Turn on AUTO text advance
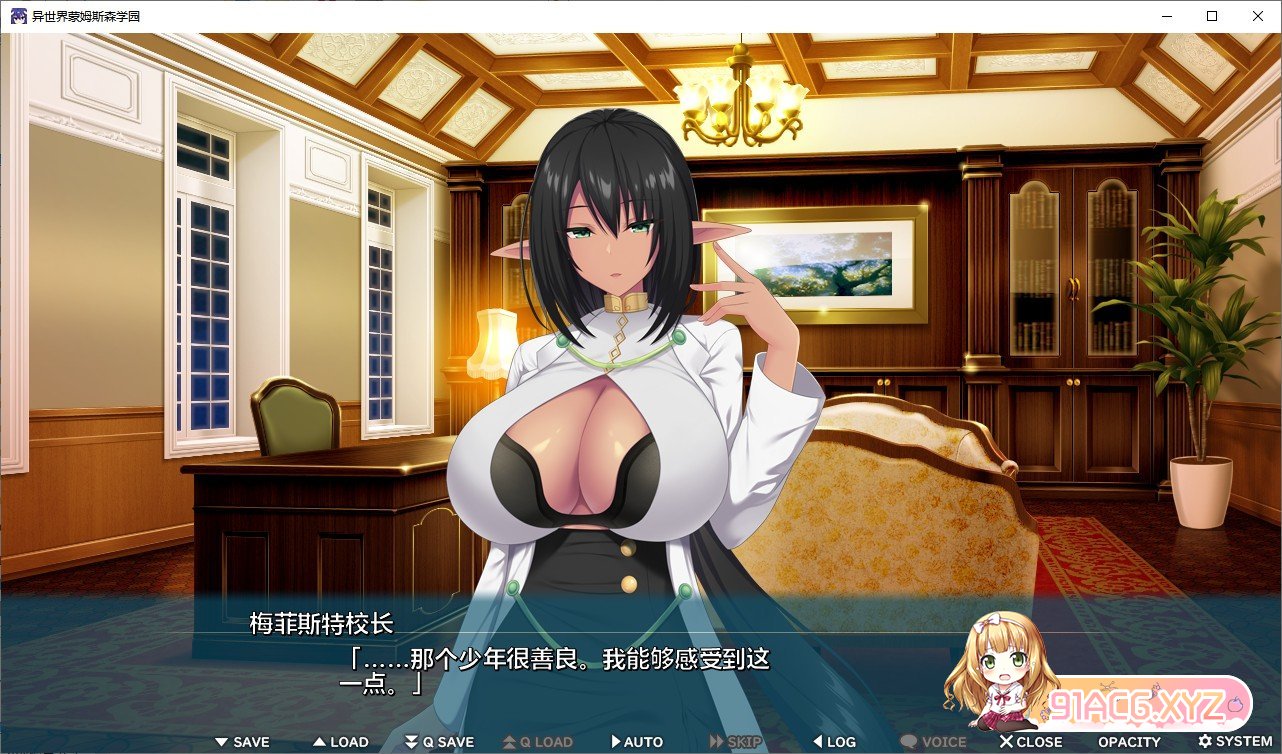 pyautogui.click(x=637, y=742)
